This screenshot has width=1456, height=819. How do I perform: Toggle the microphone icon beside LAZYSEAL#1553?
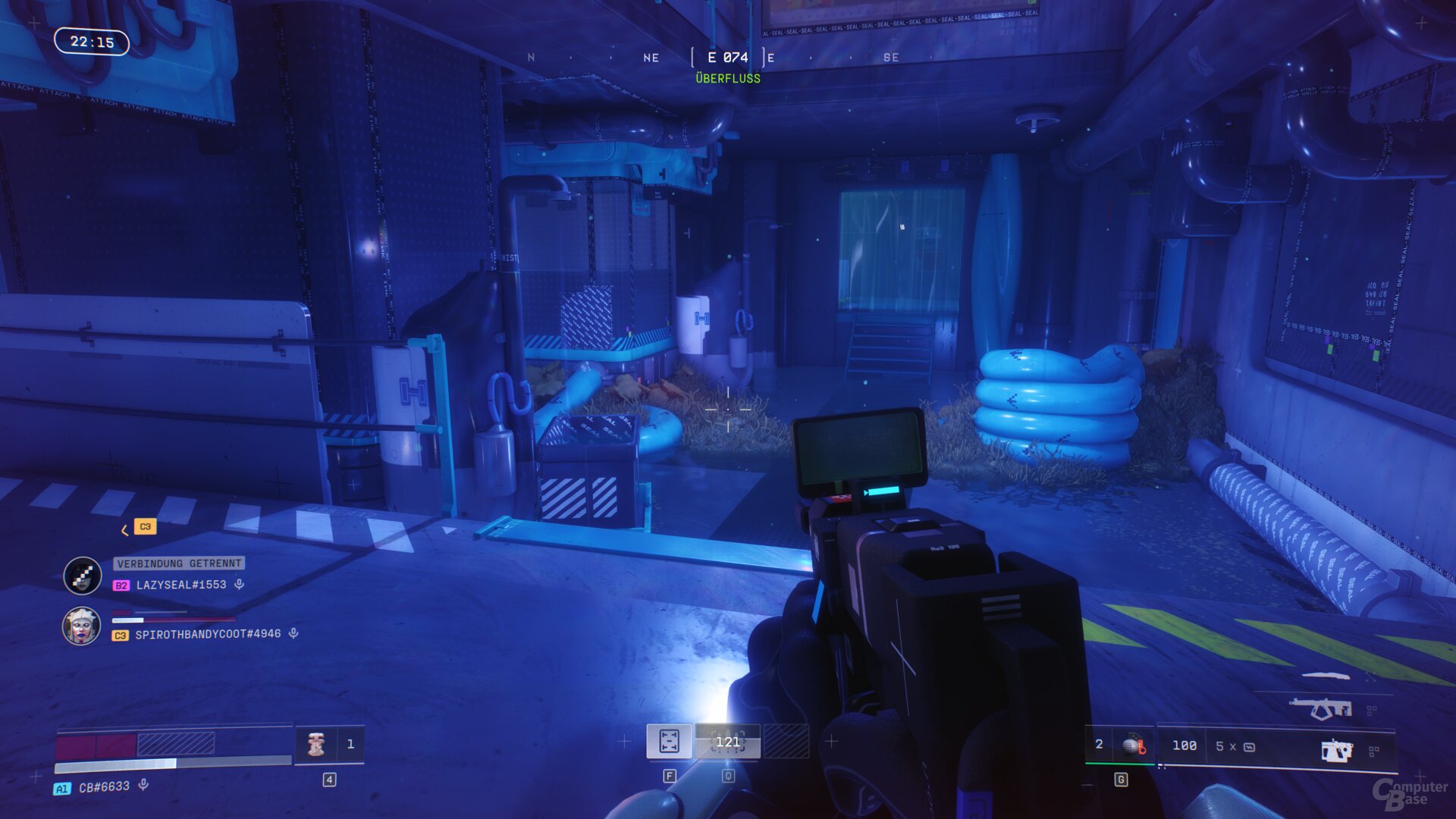click(239, 585)
